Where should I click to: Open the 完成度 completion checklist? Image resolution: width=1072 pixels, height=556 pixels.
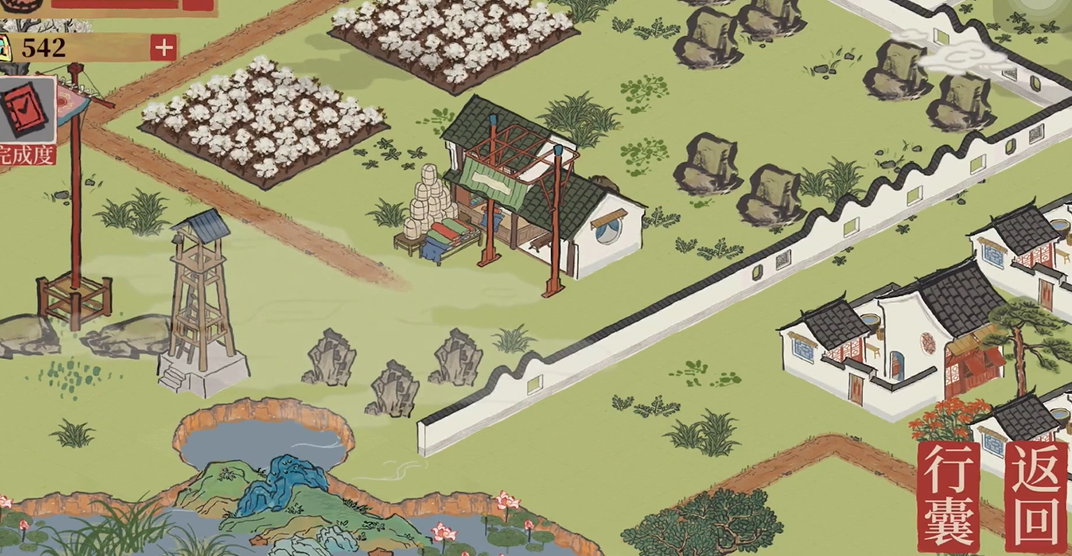point(25,112)
